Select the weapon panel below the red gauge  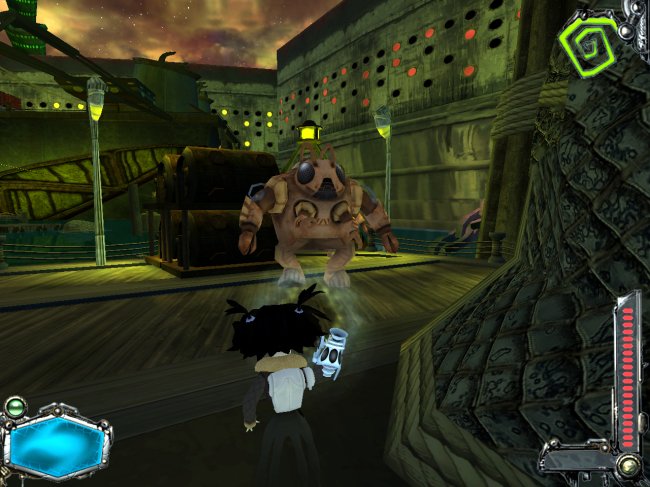pyautogui.click(x=577, y=459)
